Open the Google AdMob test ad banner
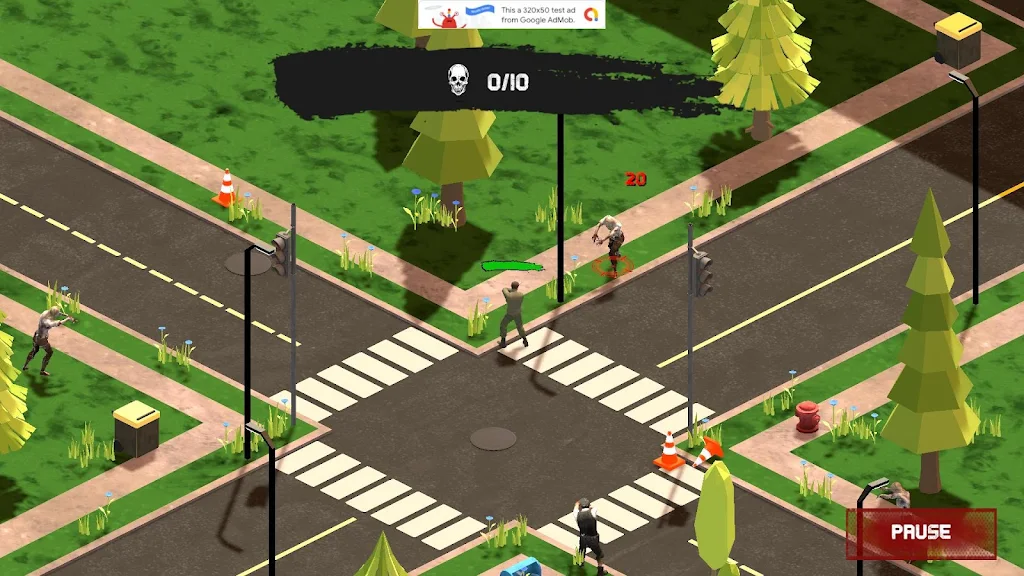Image resolution: width=1024 pixels, height=576 pixels. tap(512, 14)
